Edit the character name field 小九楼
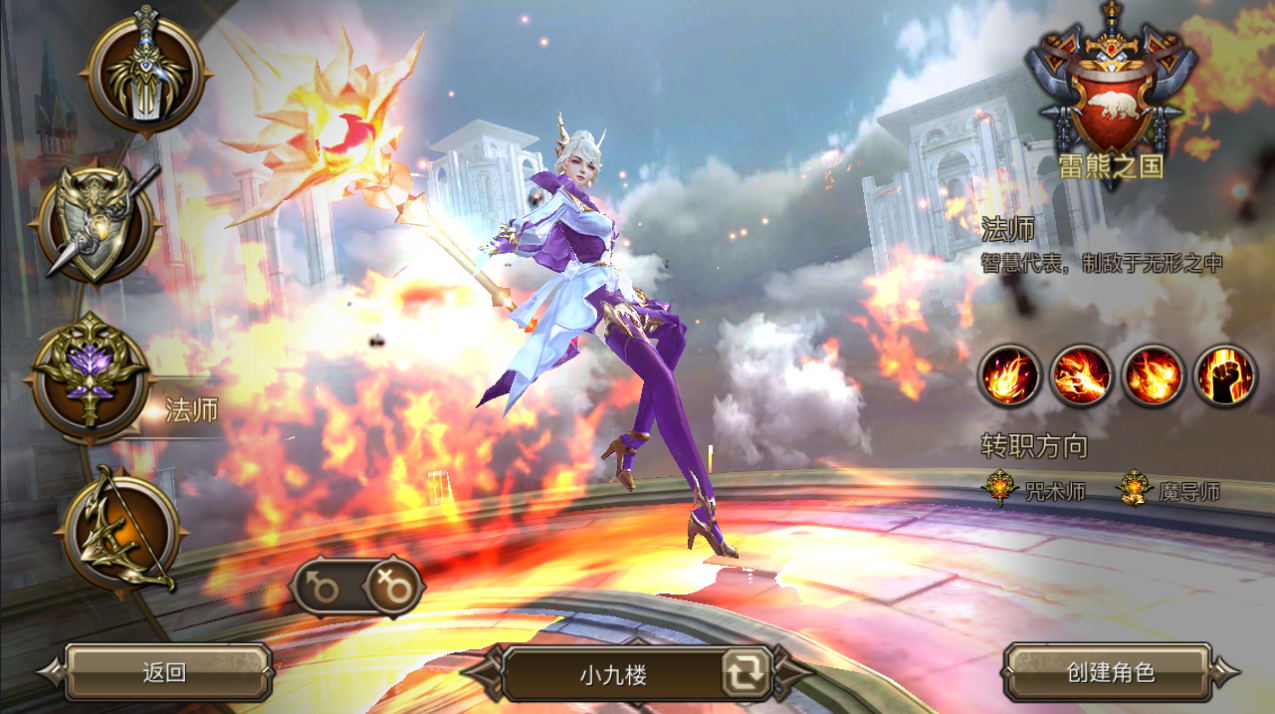Screen dimensions: 1275x714 pos(612,674)
